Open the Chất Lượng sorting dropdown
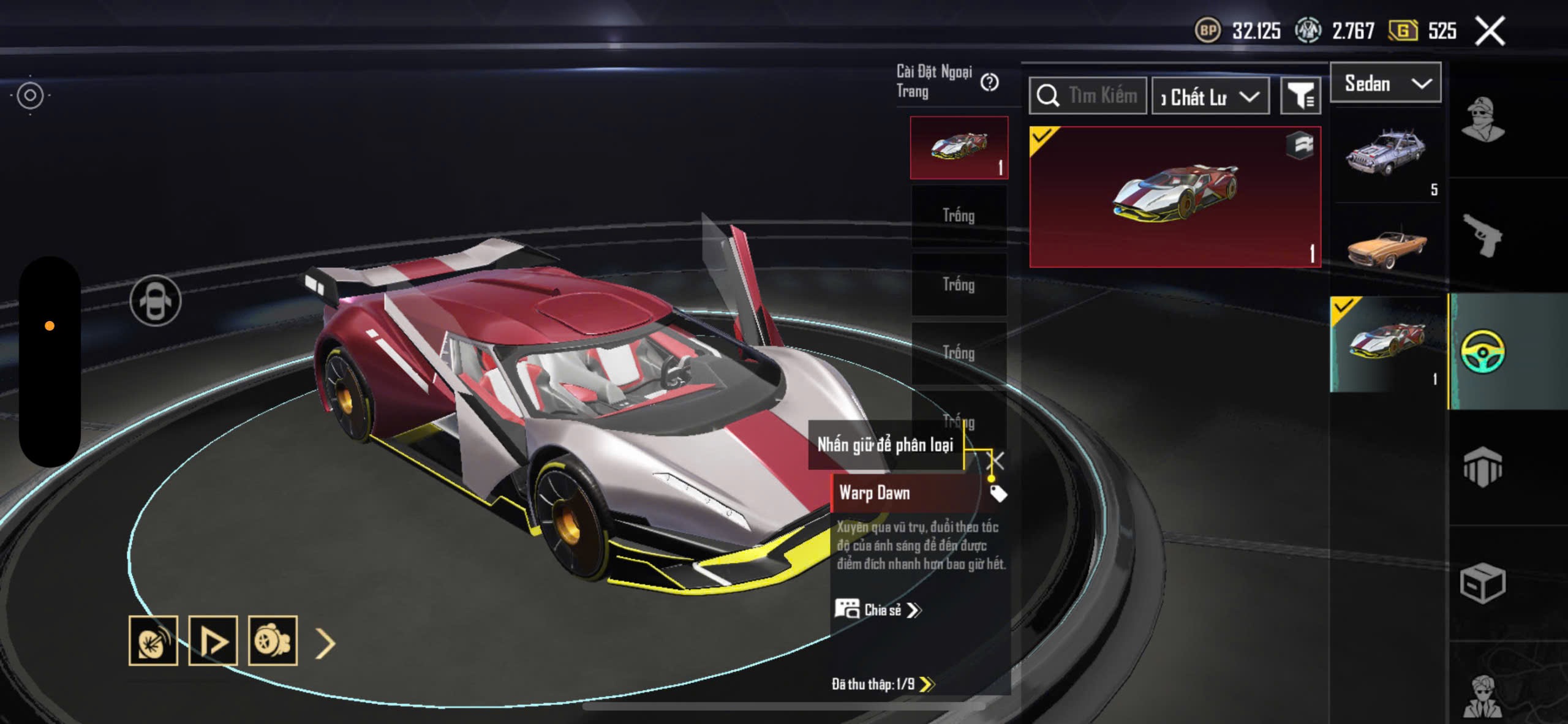1568x724 pixels. pyautogui.click(x=1210, y=97)
